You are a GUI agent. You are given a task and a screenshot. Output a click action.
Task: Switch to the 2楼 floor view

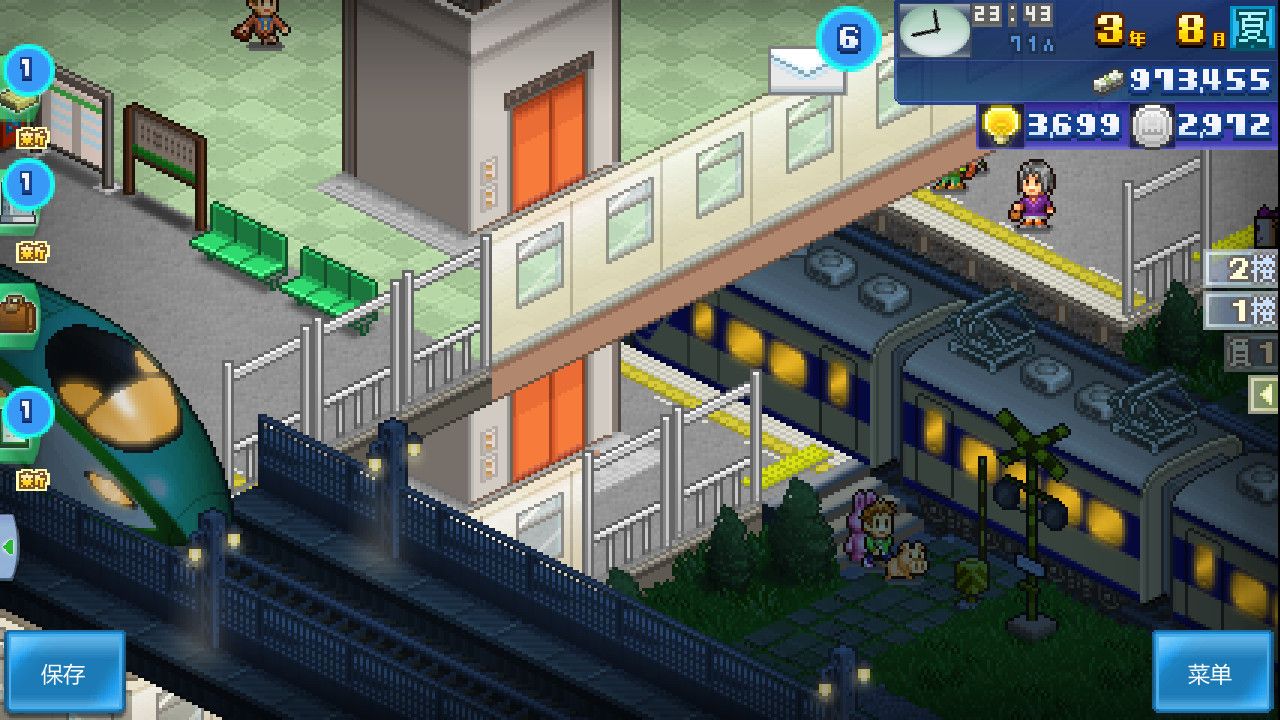(x=1241, y=270)
